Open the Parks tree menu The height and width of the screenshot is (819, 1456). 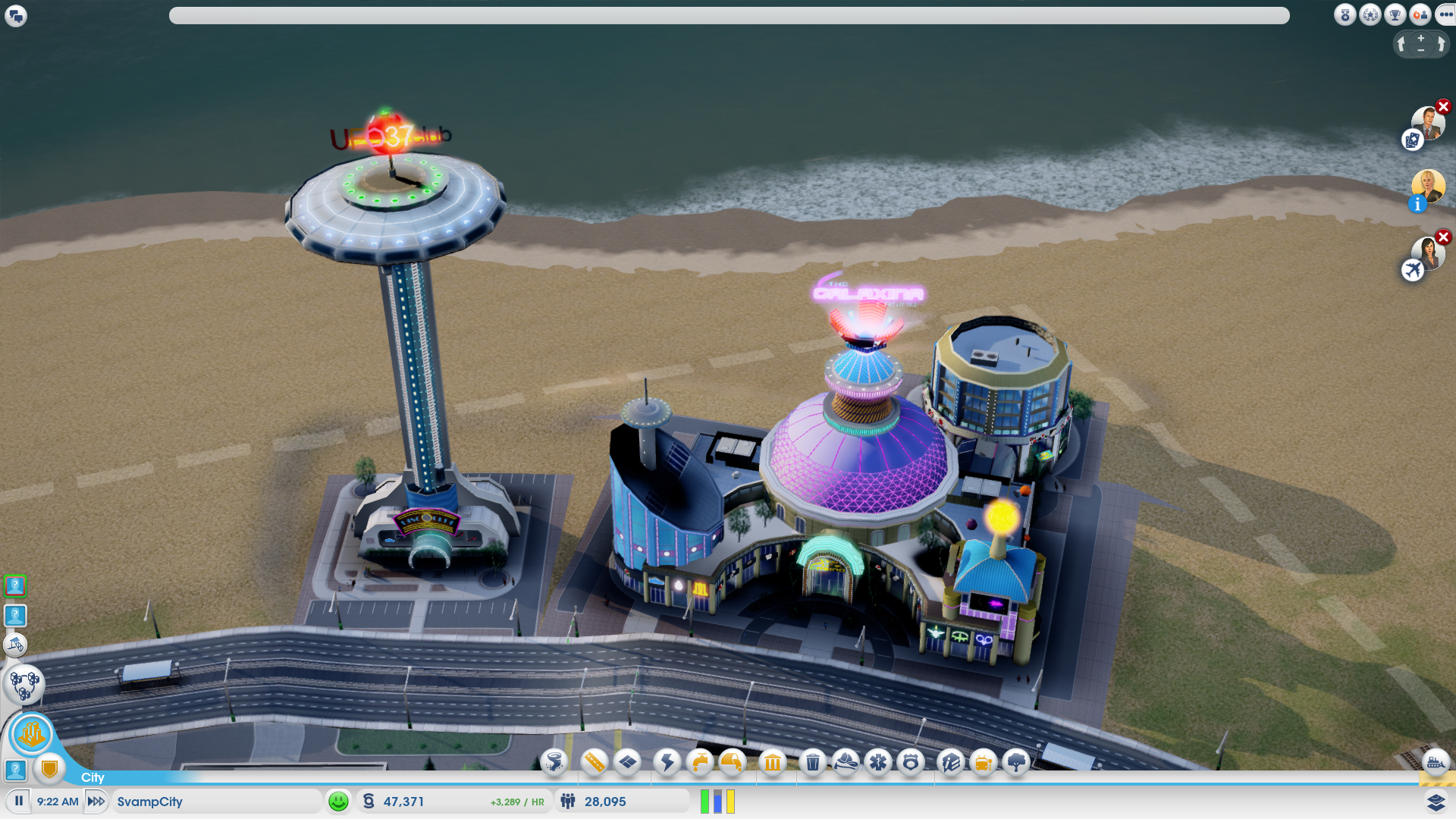[1016, 761]
